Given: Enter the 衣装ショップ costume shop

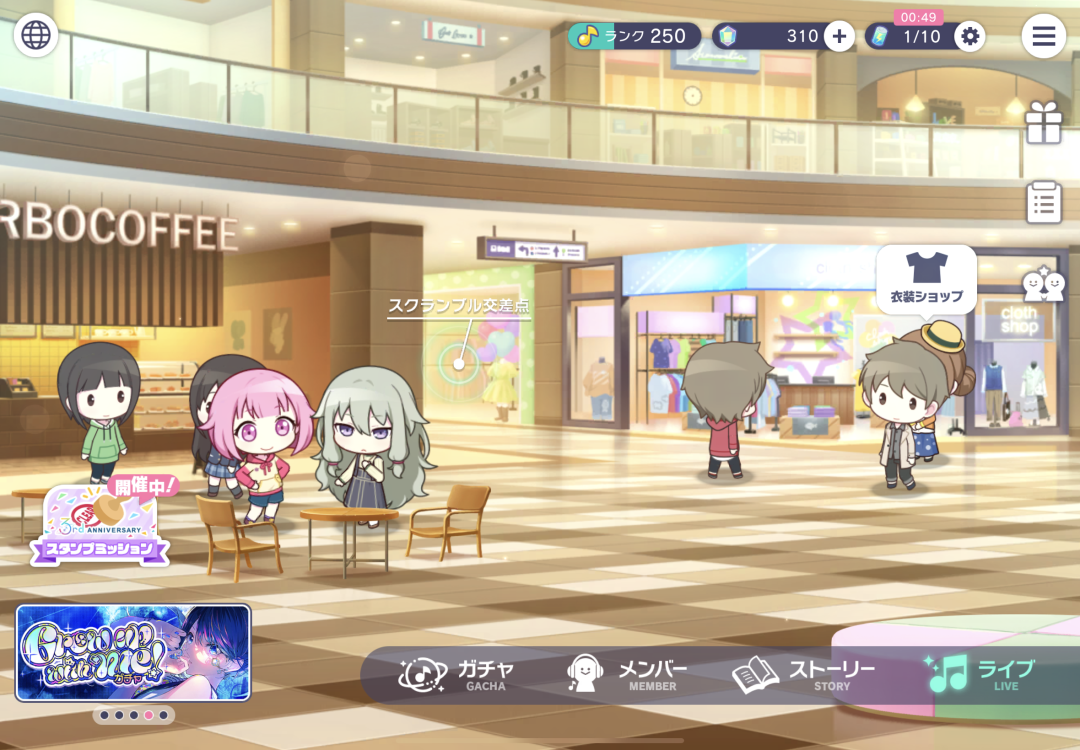Looking at the screenshot, I should click(x=926, y=277).
